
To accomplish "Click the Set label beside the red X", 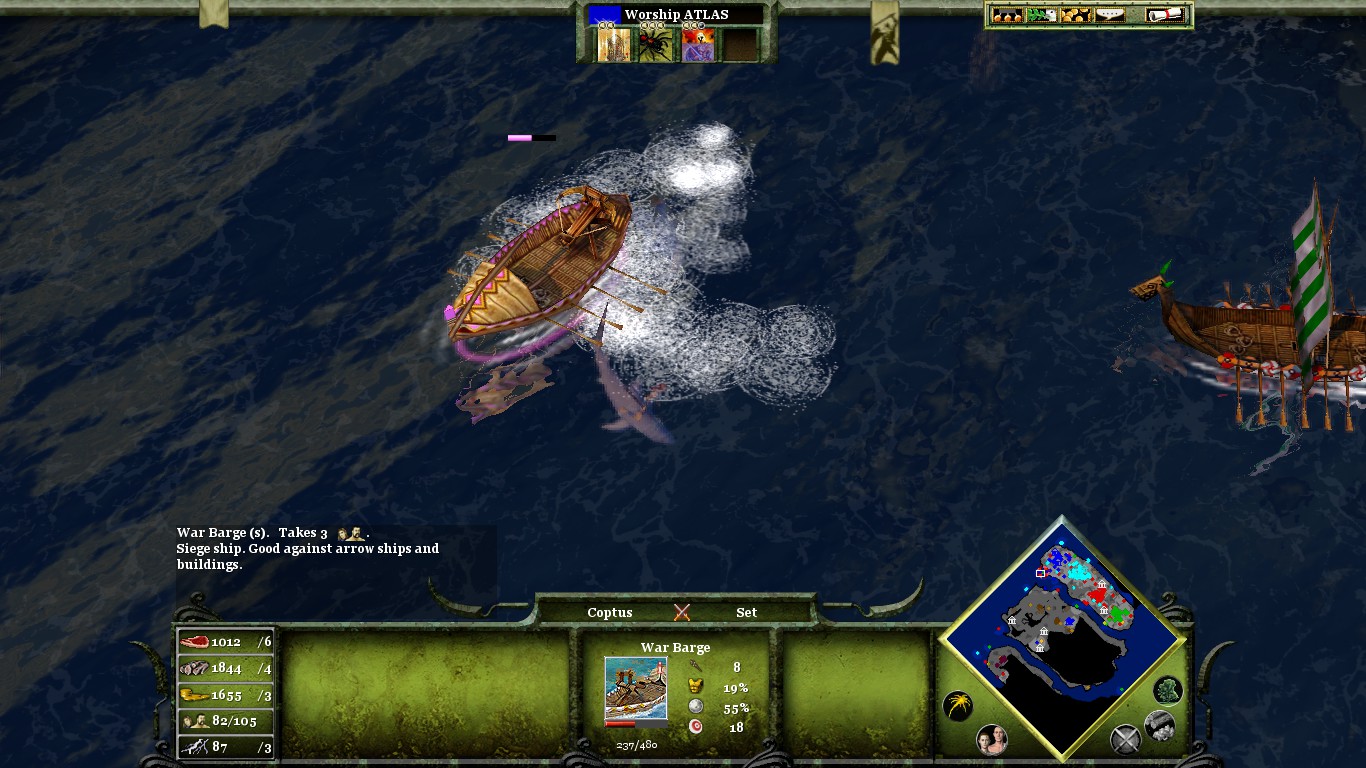I will pyautogui.click(x=746, y=612).
